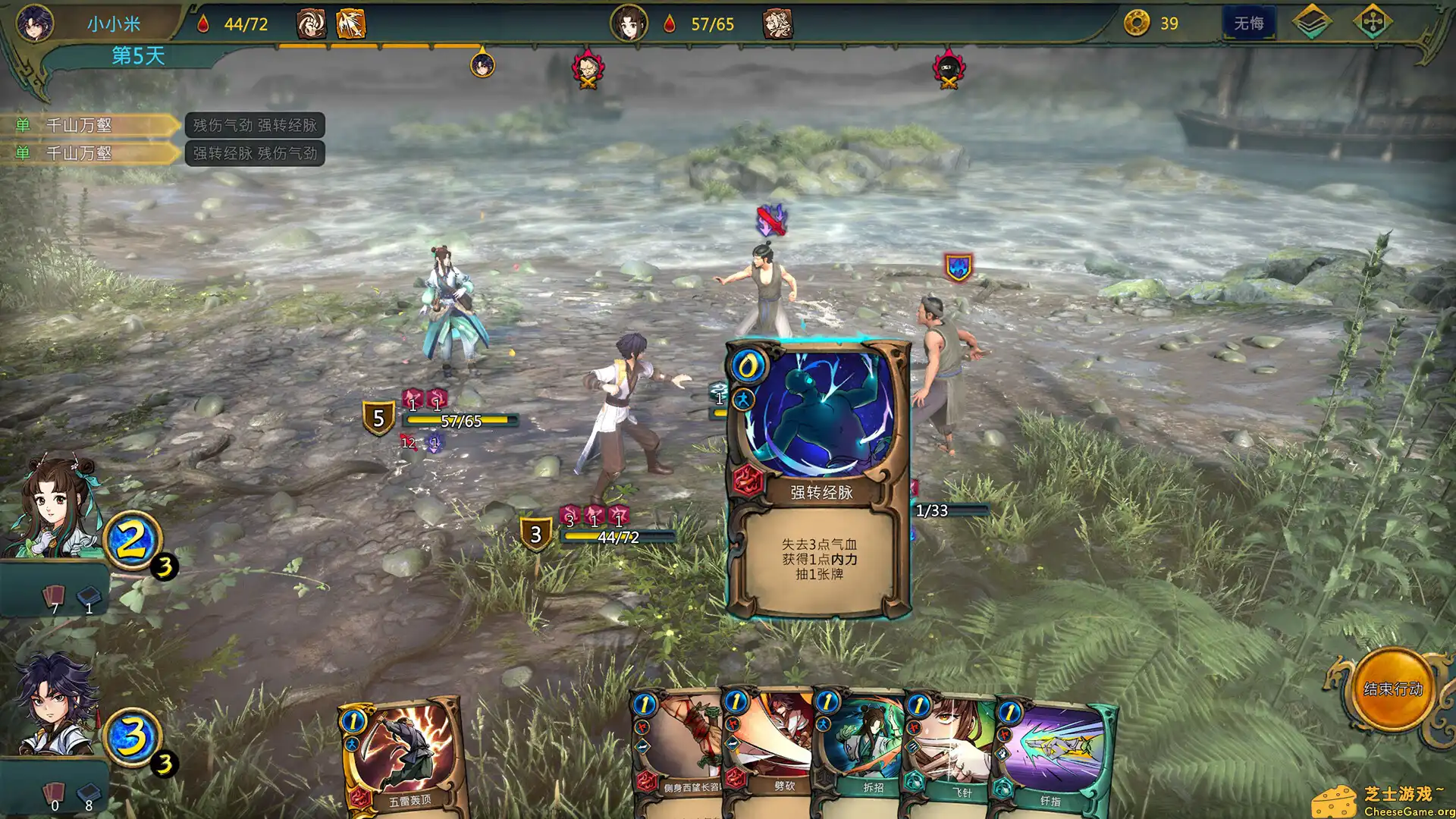Screen dimensions: 1456x819
Task: Click the enemy intention skull icon on timeline
Action: [588, 68]
